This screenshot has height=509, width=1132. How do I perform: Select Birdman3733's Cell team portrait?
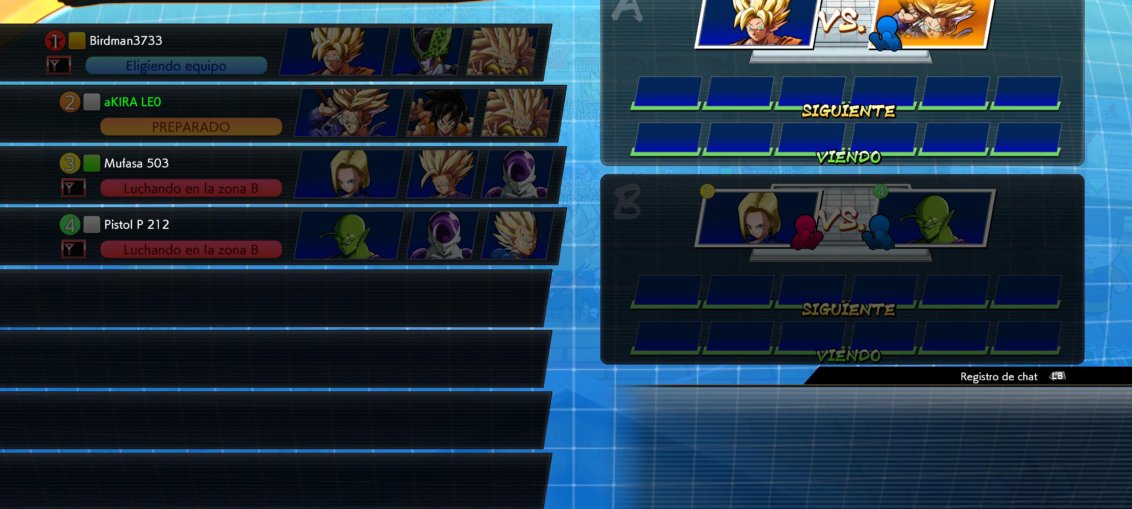[x=427, y=51]
